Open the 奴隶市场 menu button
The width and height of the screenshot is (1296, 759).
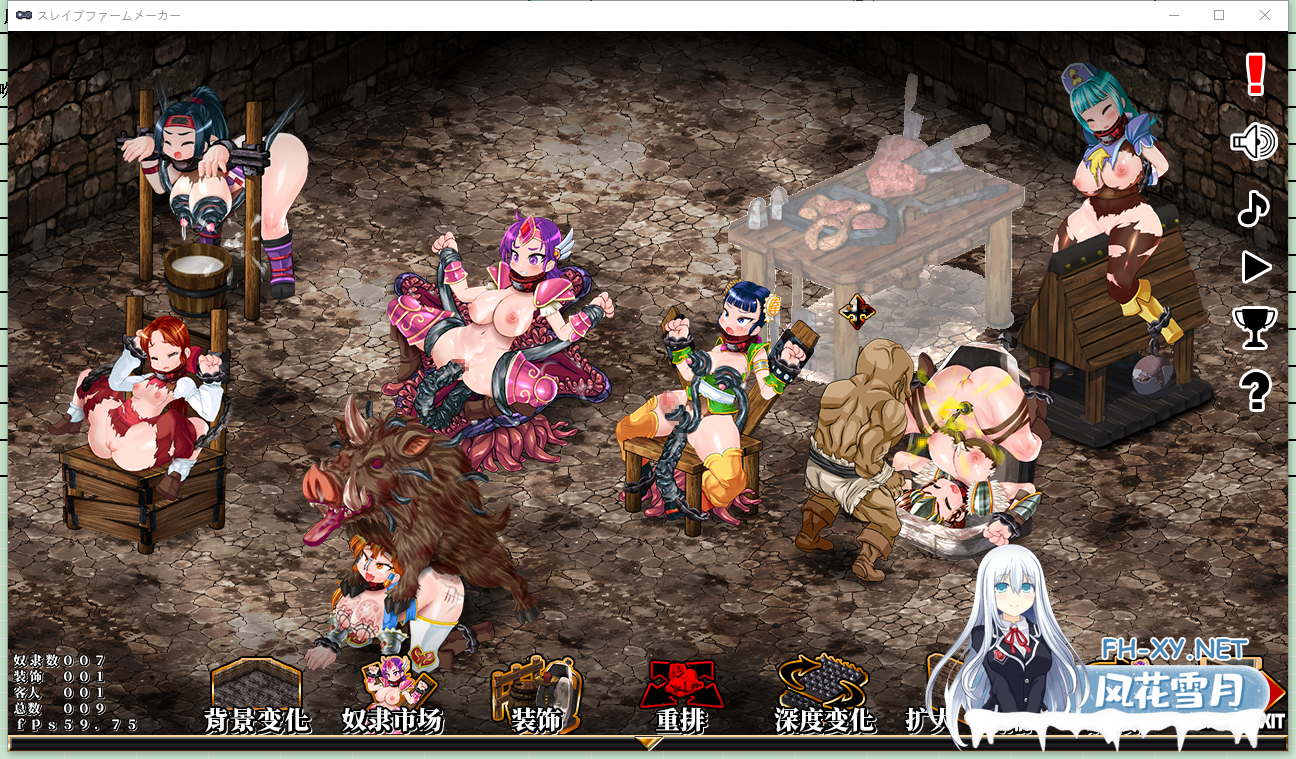point(392,695)
